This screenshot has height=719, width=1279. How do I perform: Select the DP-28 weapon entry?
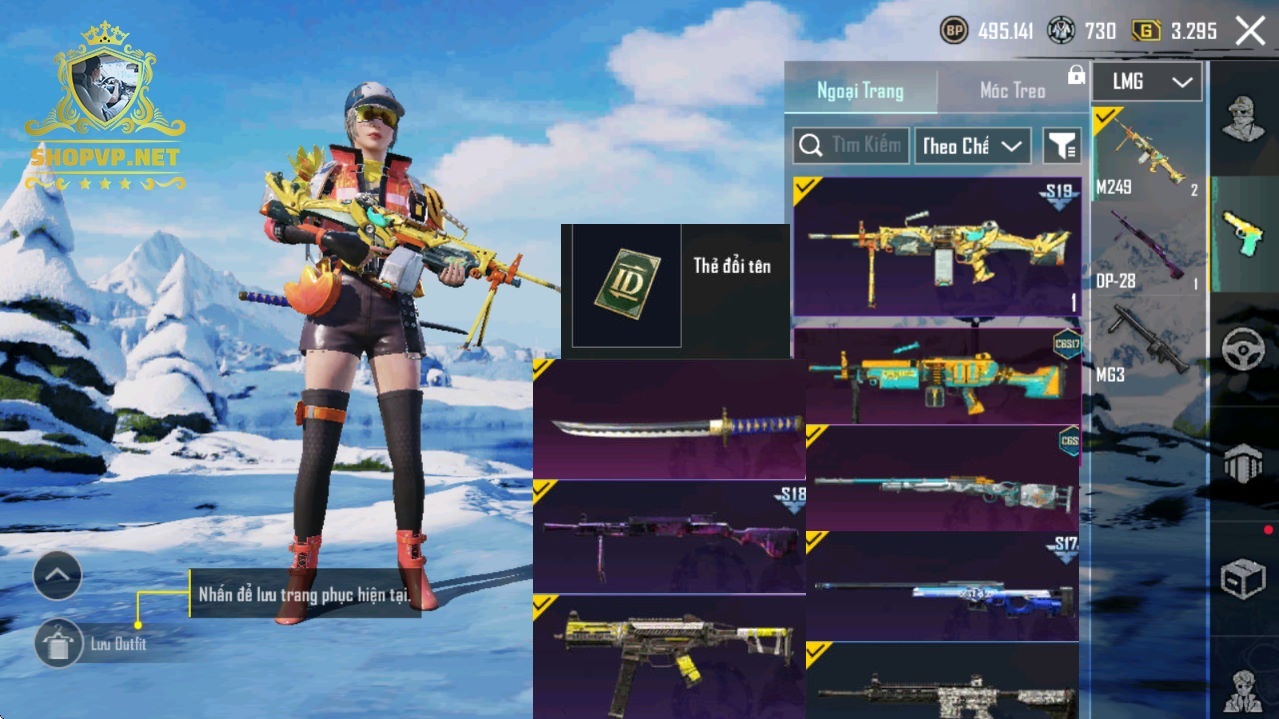pos(1147,250)
